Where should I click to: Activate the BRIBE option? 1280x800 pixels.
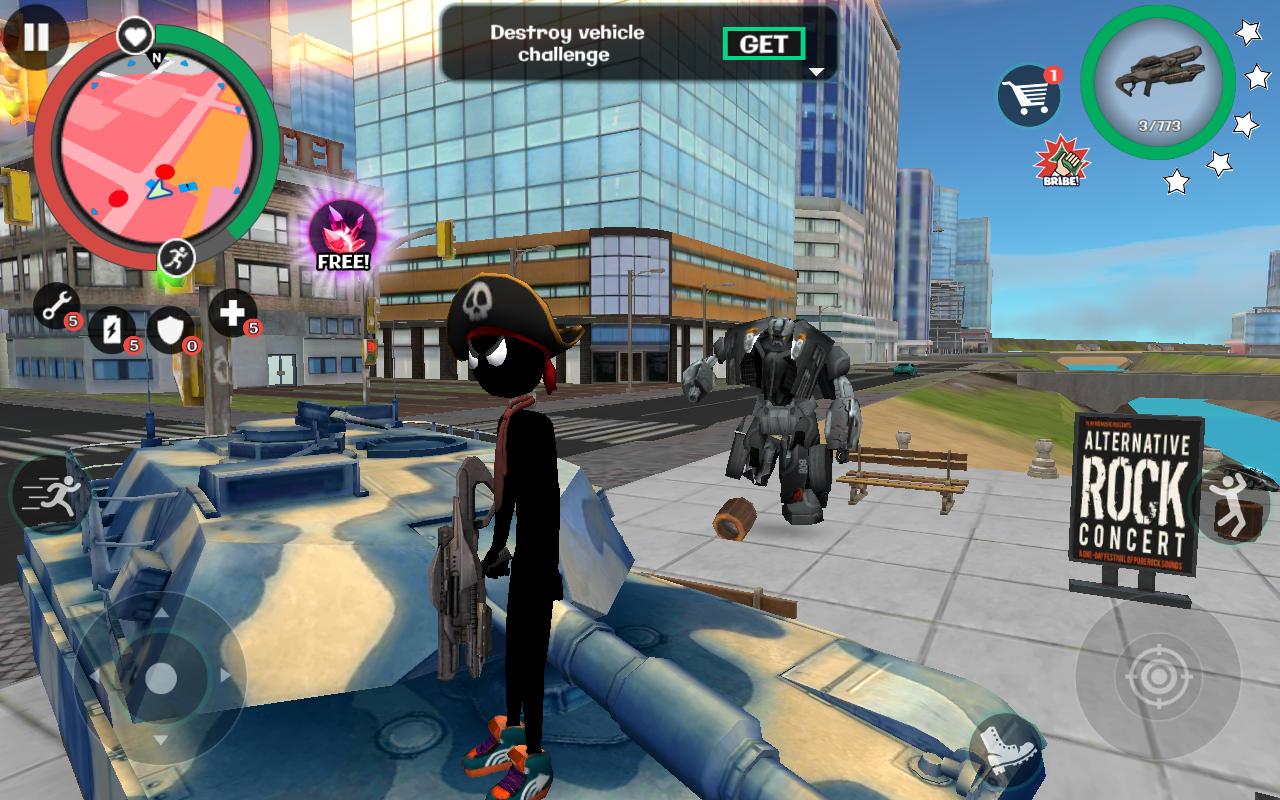[1060, 160]
